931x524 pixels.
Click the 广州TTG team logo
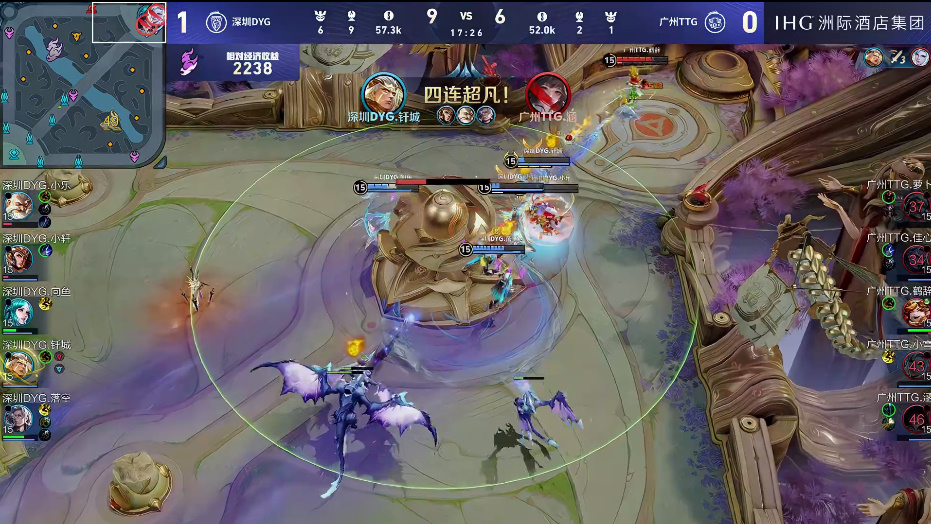(x=714, y=21)
